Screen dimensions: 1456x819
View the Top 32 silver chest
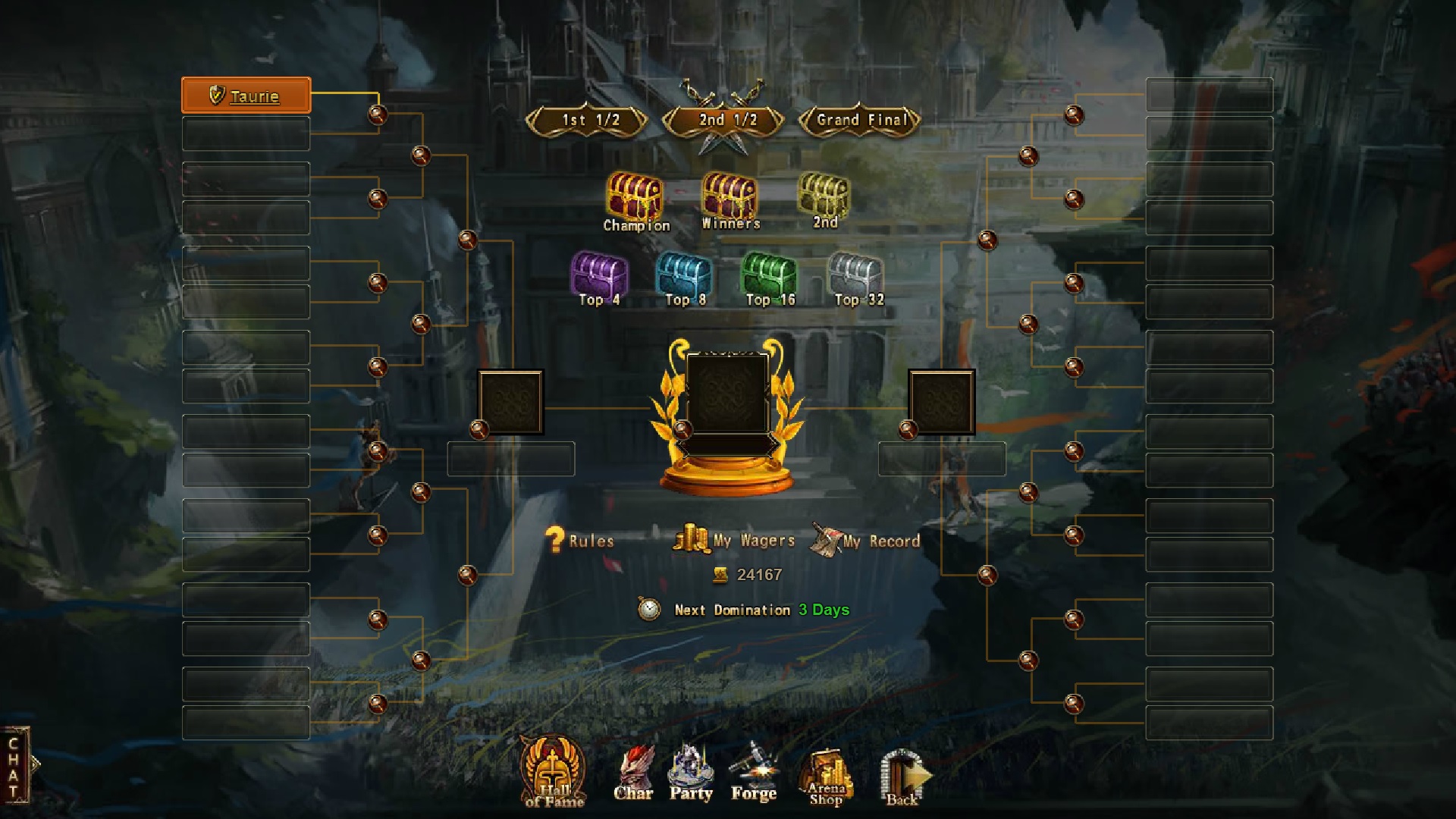pyautogui.click(x=857, y=275)
